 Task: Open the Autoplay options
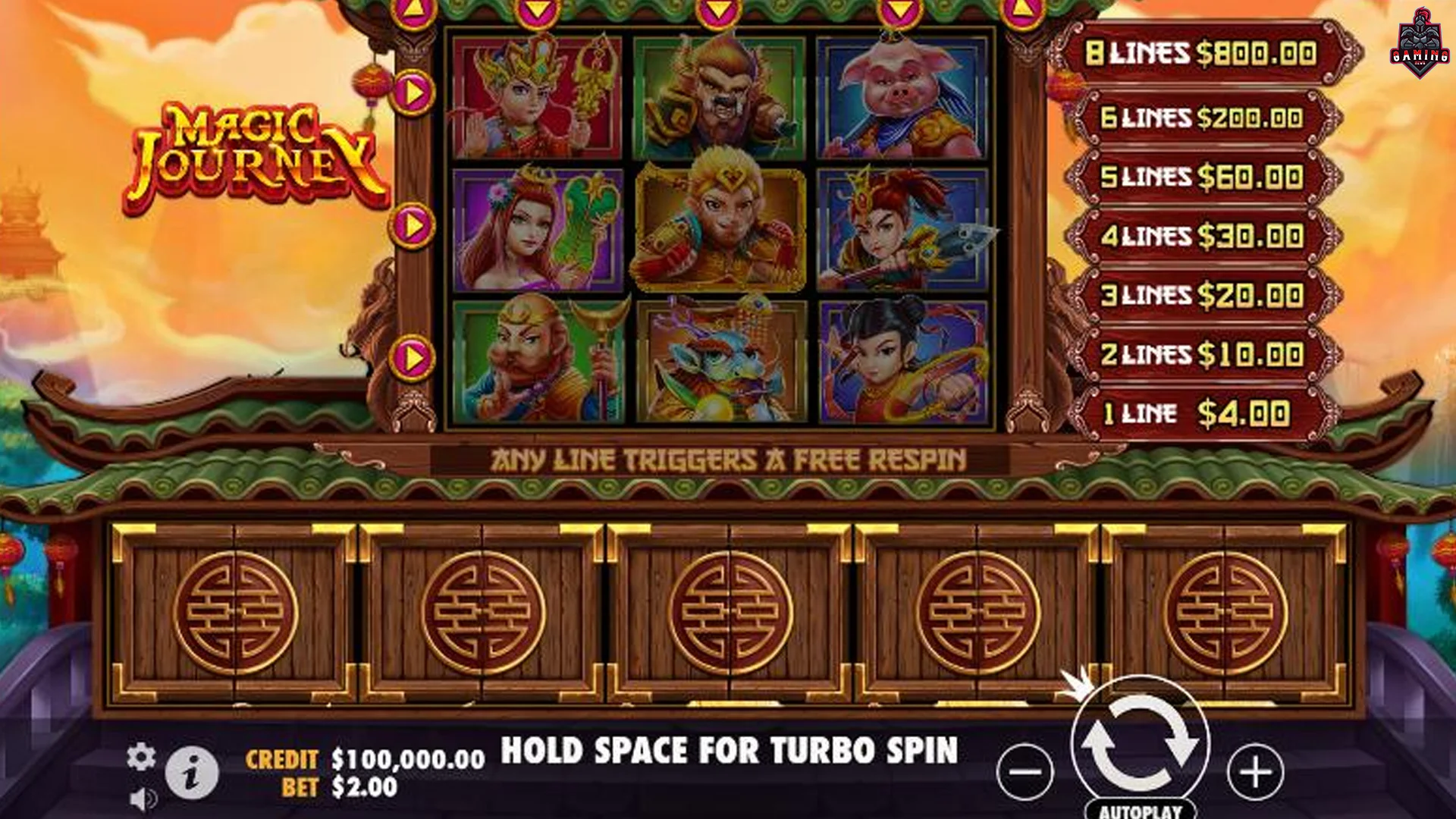[x=1140, y=810]
